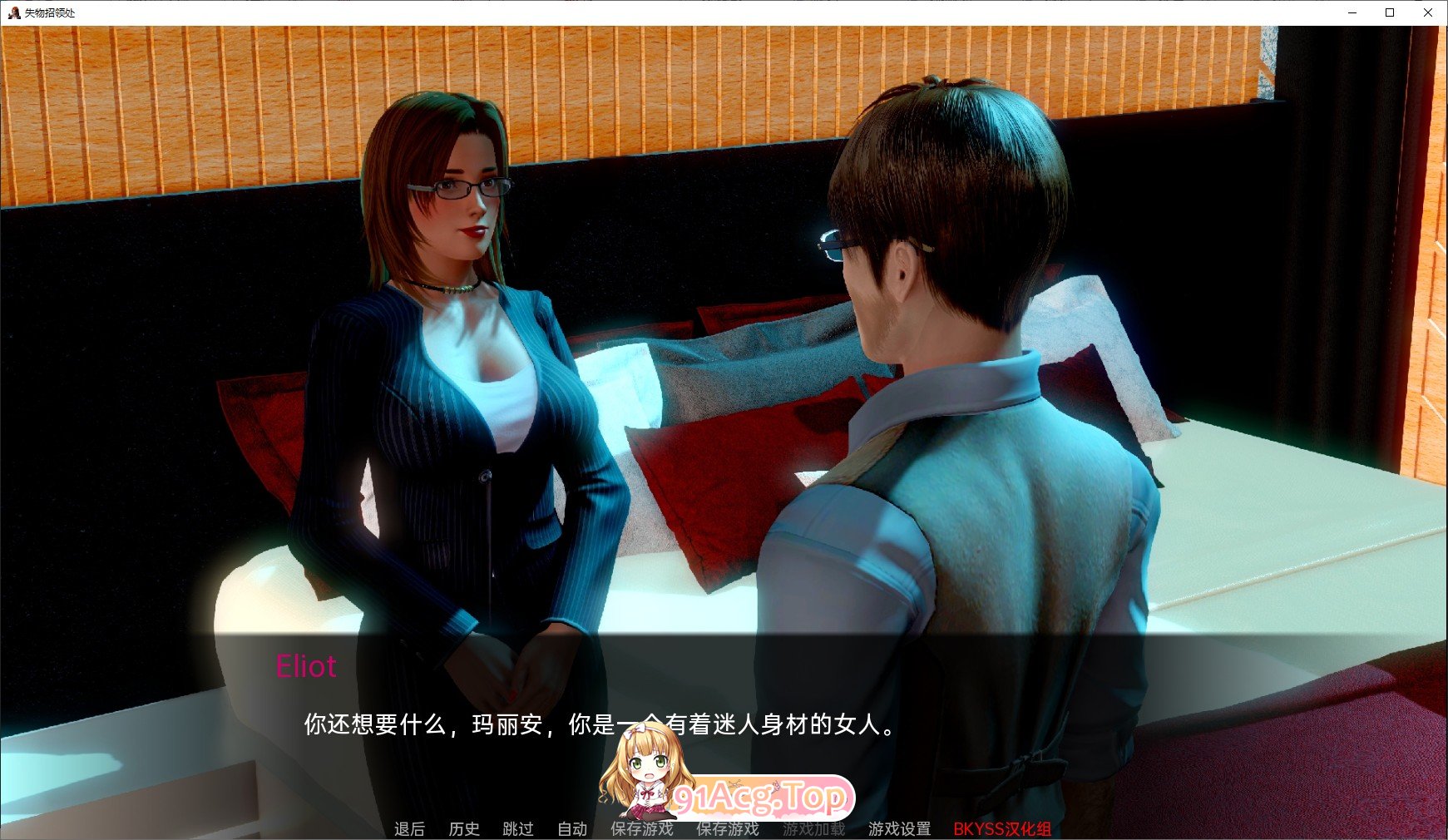The height and width of the screenshot is (840, 1448).
Task: Click the second 保存游戏 option
Action: pos(724,829)
